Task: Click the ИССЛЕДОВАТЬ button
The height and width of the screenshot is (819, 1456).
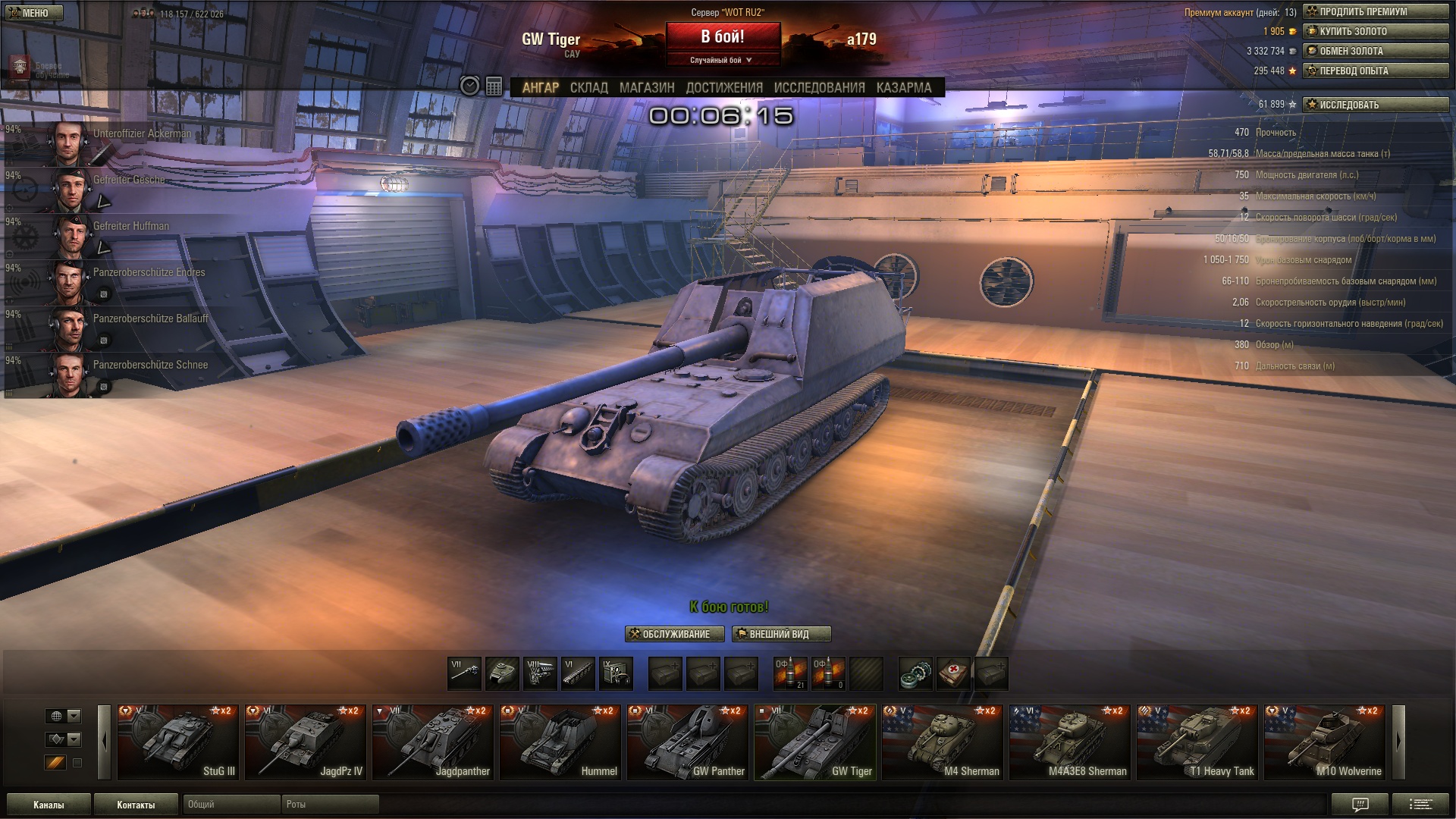Action: (x=1375, y=105)
